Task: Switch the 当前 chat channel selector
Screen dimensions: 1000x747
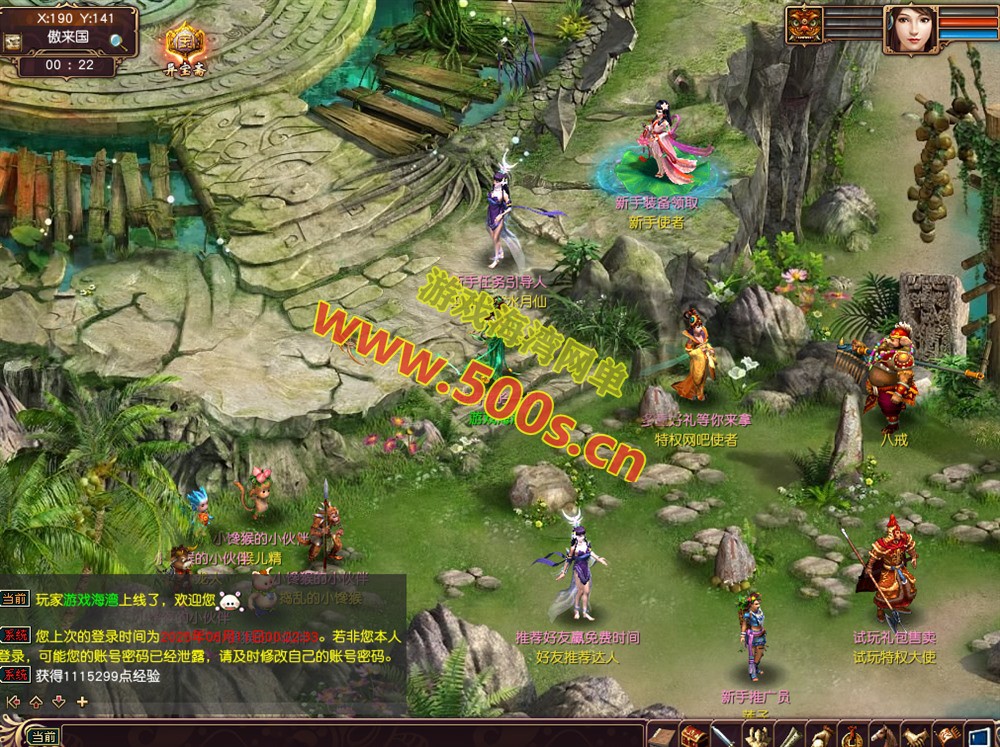Action: pos(43,738)
